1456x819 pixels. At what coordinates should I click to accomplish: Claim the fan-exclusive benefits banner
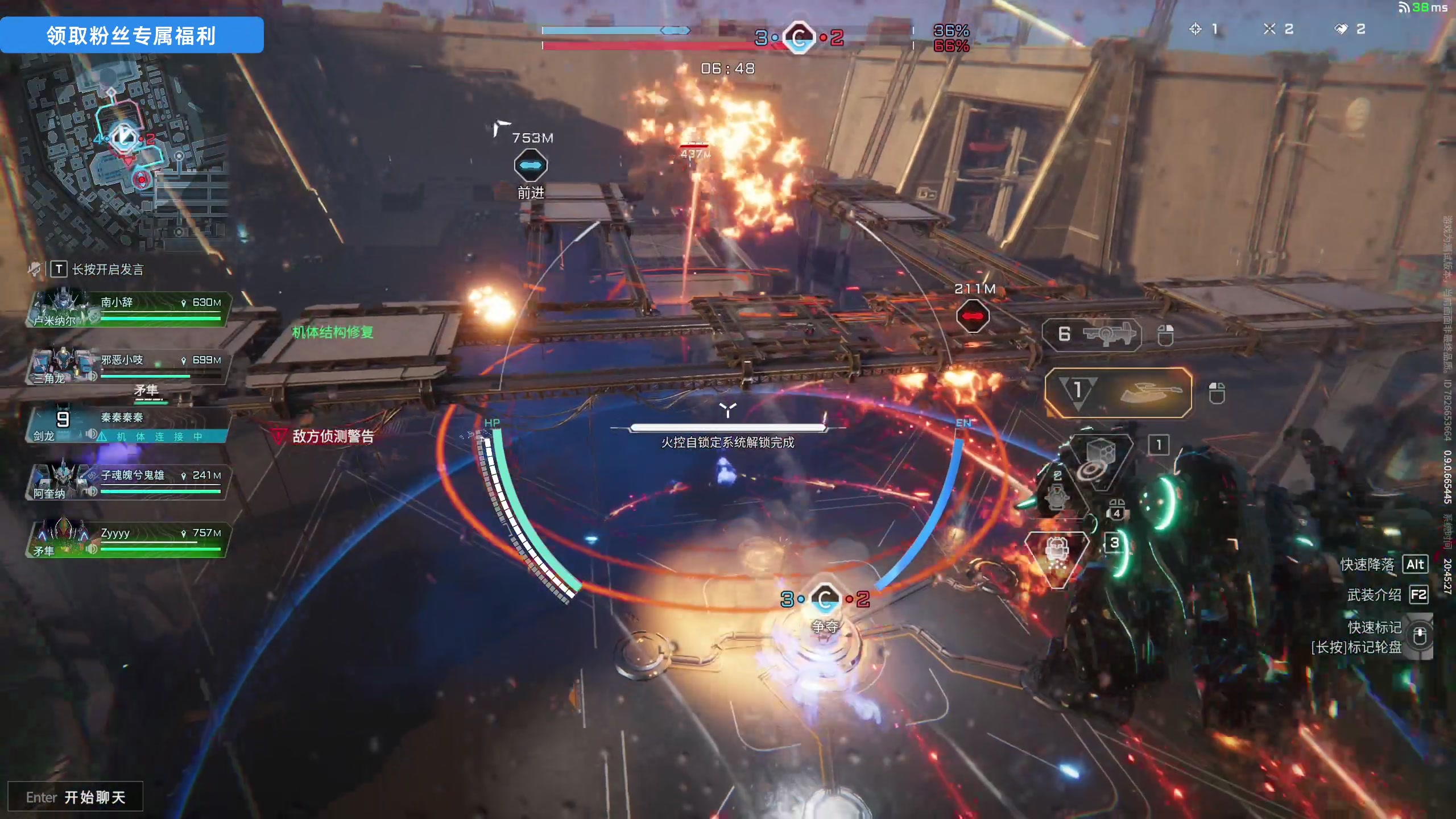coord(131,35)
